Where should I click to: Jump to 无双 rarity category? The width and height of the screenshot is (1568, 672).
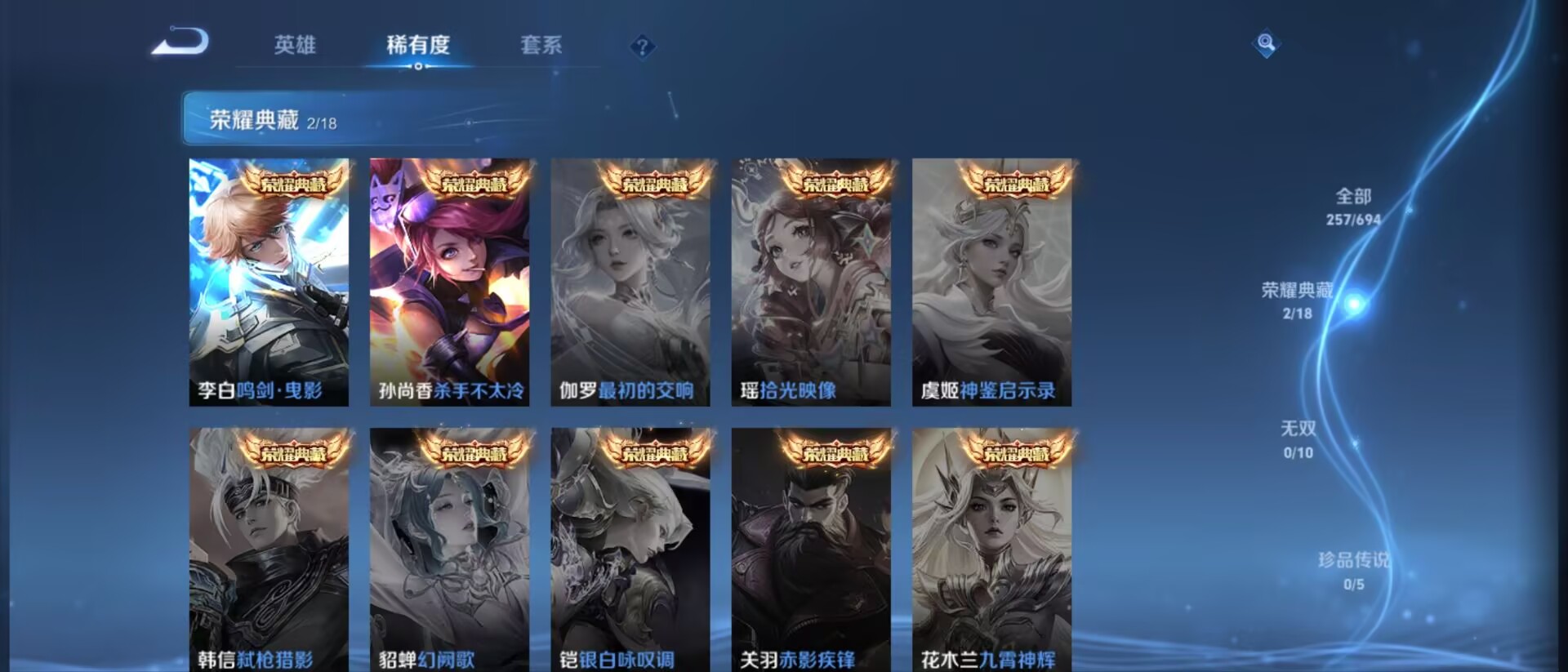click(1298, 438)
